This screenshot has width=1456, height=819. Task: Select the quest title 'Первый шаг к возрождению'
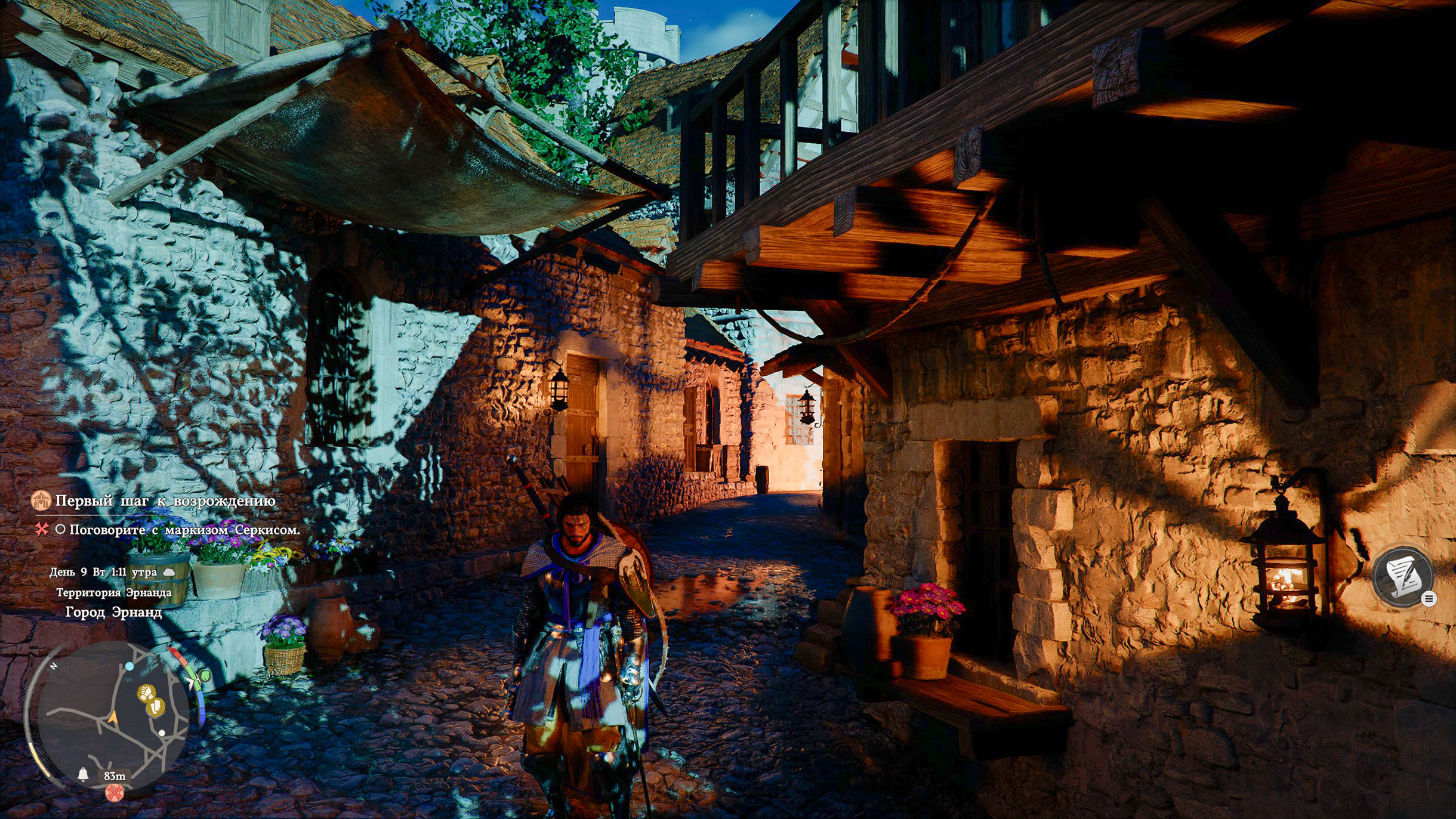pyautogui.click(x=165, y=501)
